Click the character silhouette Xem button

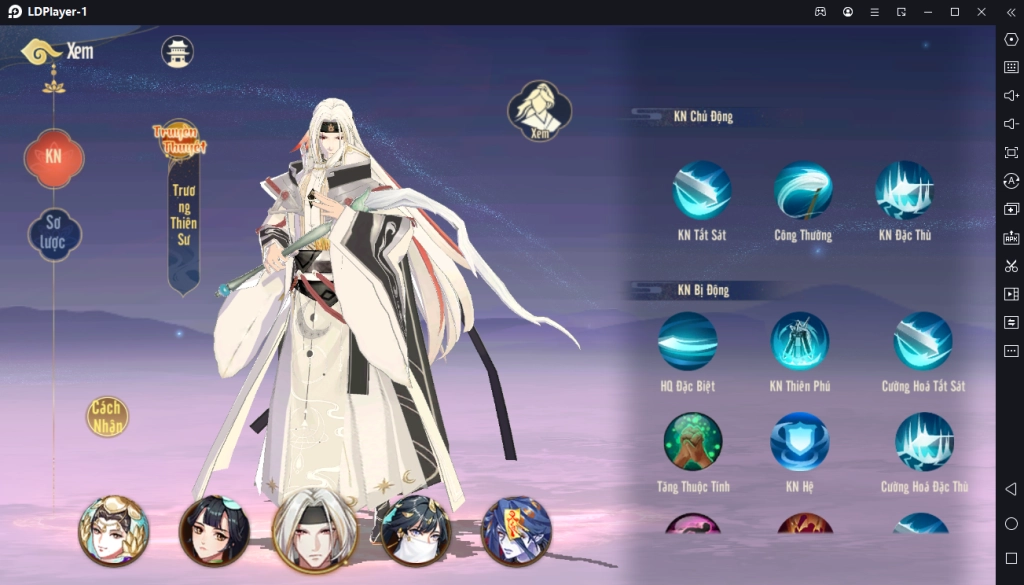[x=539, y=110]
